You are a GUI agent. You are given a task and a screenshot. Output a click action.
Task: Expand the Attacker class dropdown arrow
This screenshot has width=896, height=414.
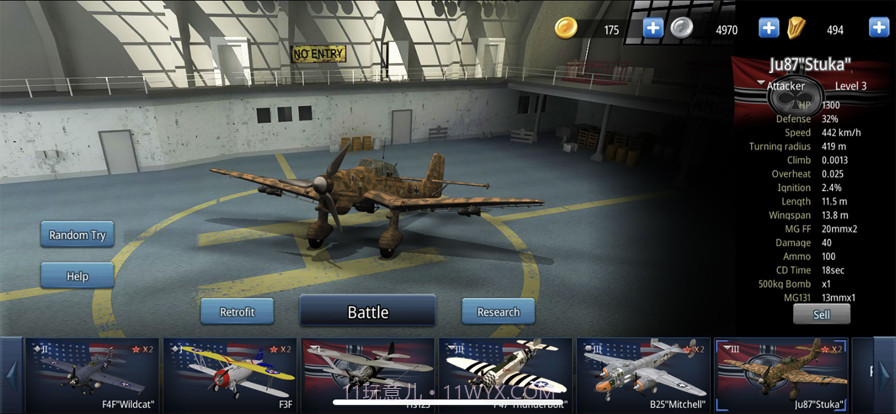[760, 85]
